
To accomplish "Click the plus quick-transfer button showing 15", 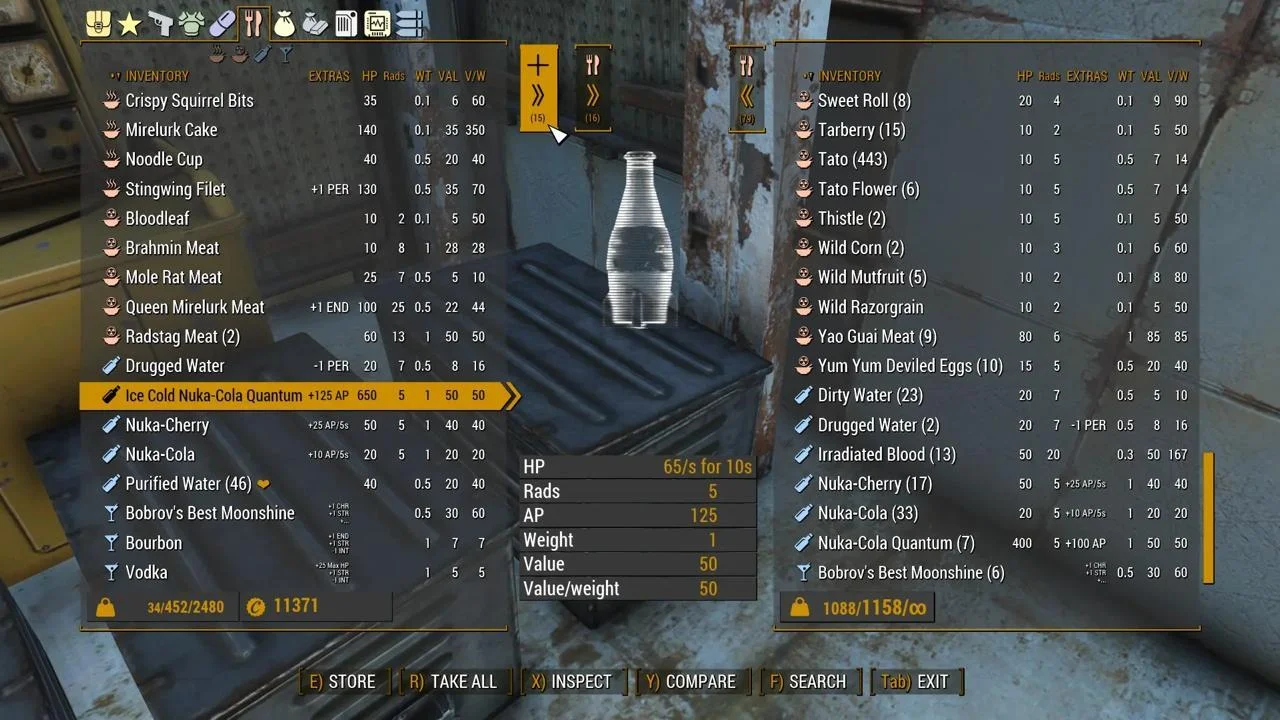I will [538, 88].
